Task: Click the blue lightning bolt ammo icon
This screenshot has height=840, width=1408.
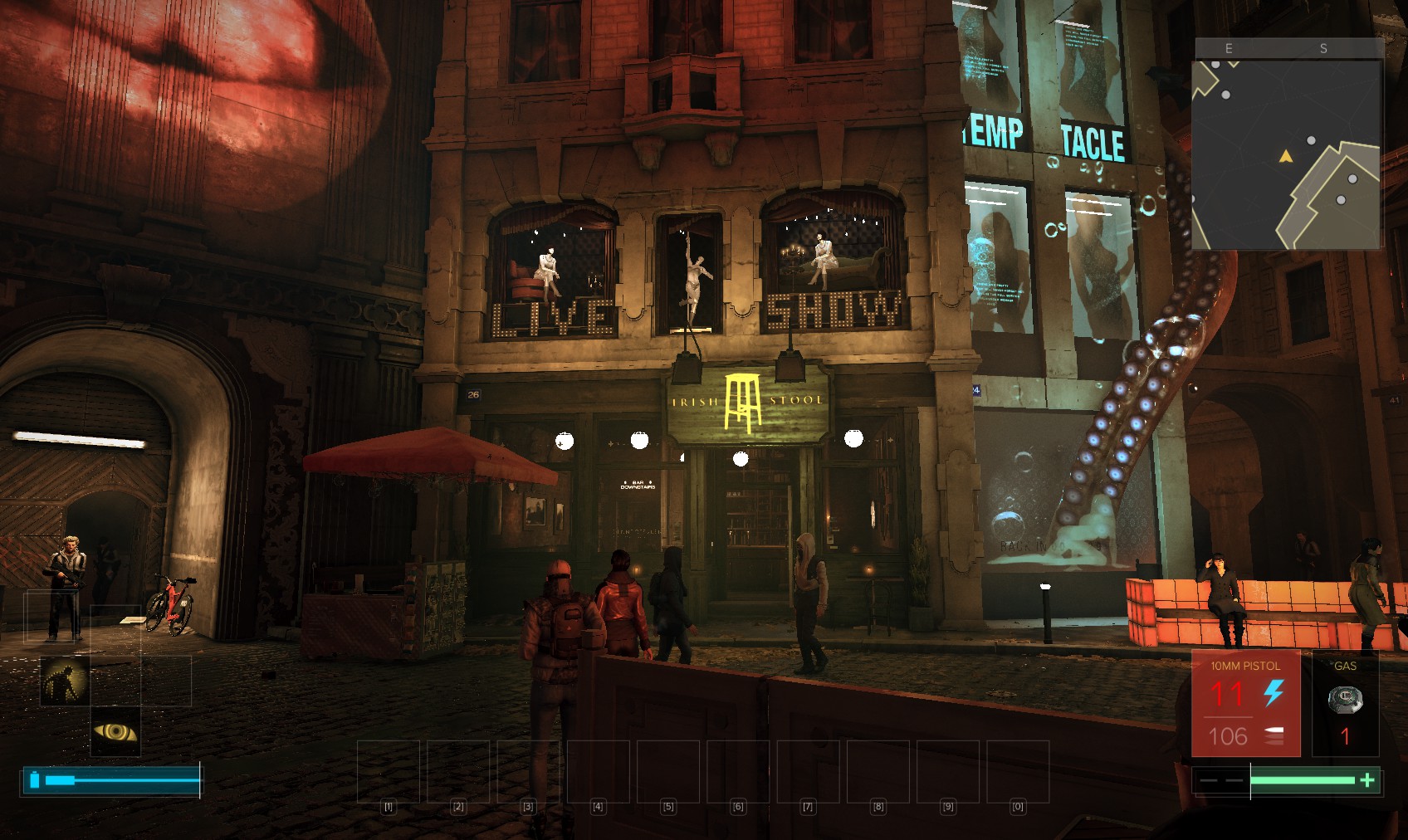Action: [1274, 692]
